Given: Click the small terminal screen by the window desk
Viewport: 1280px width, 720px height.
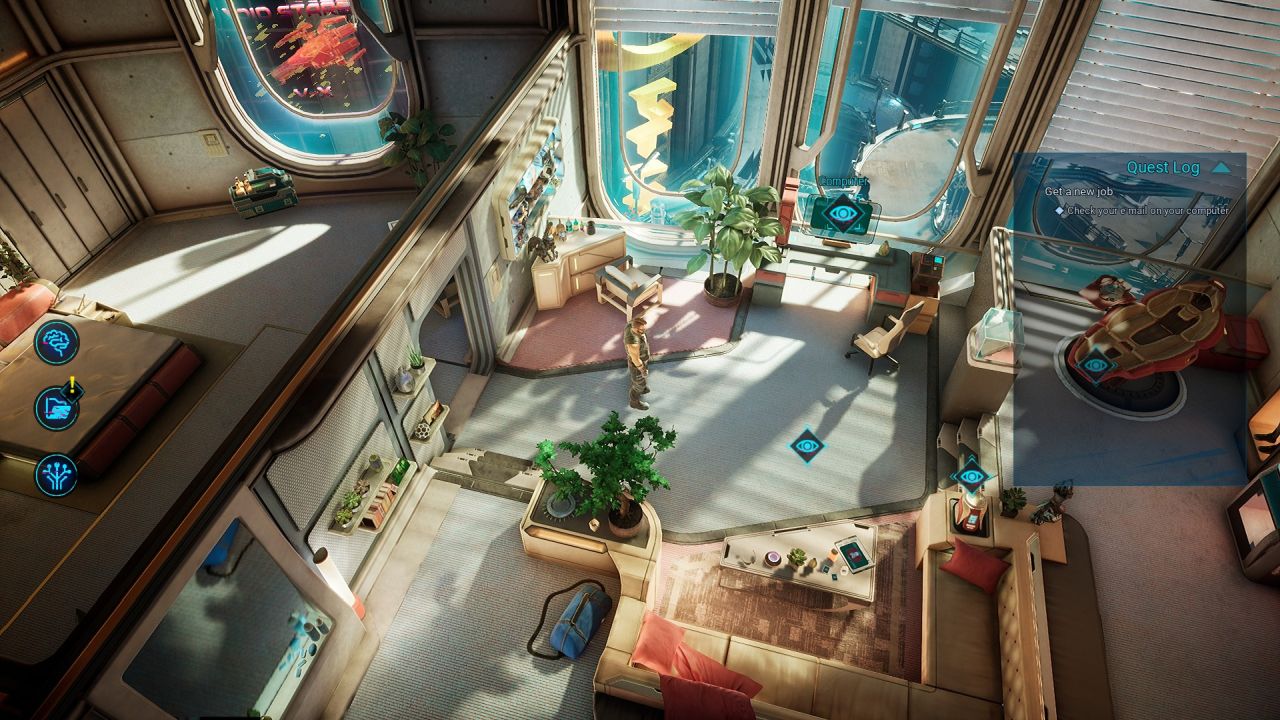Looking at the screenshot, I should (938, 258).
